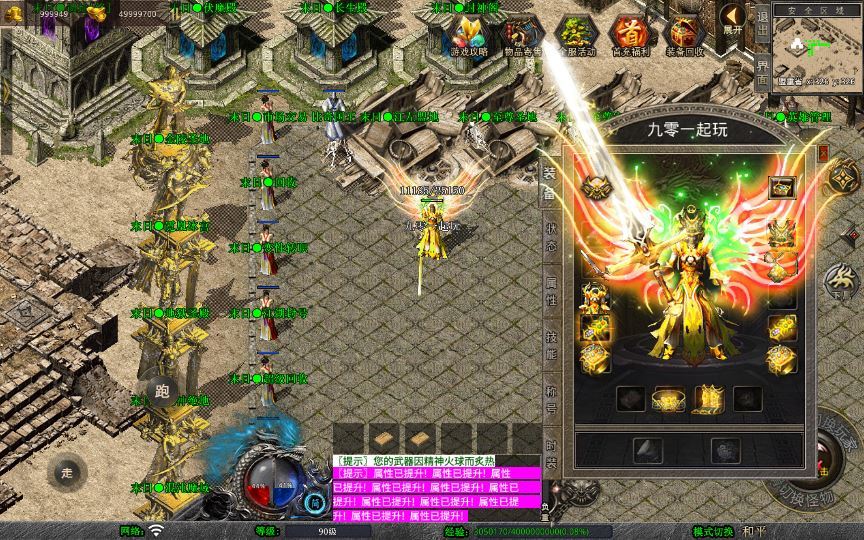Claim the 首充福利 first recharge bonus
Image resolution: width=864 pixels, height=540 pixels.
pos(629,36)
